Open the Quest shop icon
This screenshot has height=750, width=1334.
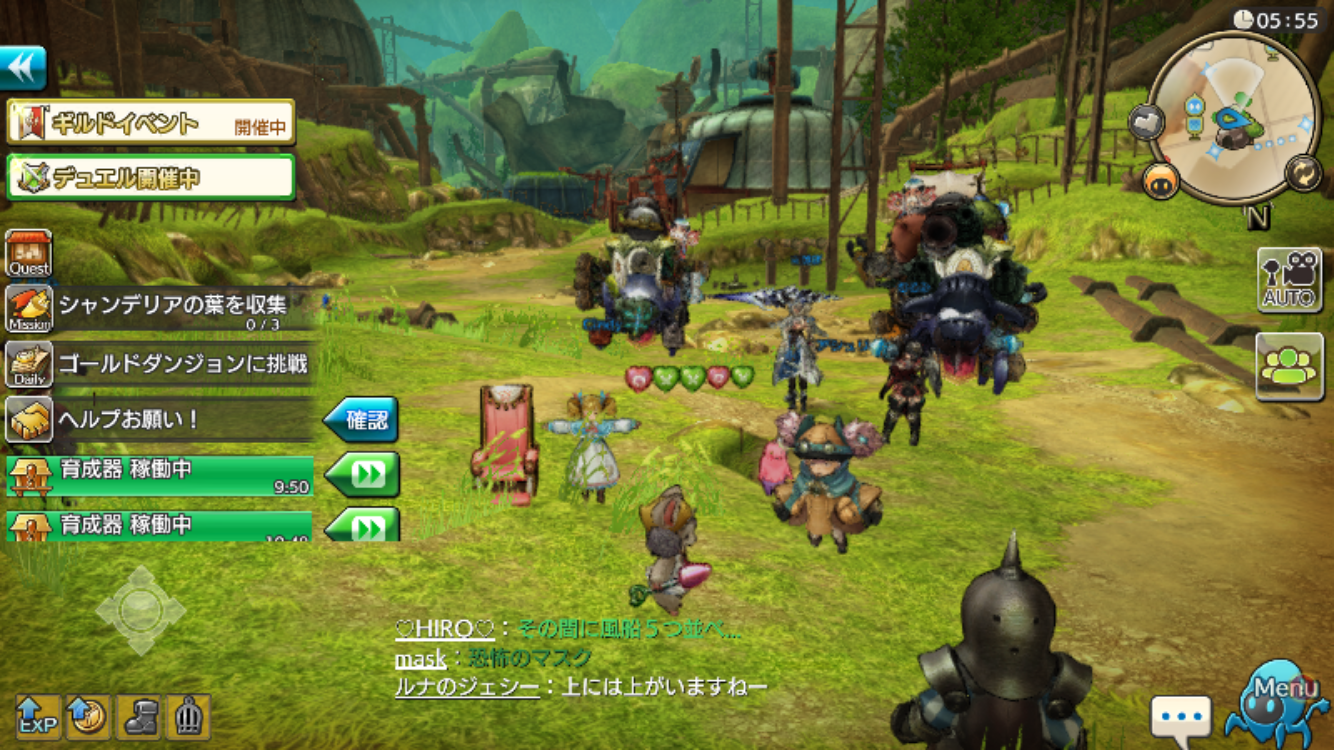(29, 254)
